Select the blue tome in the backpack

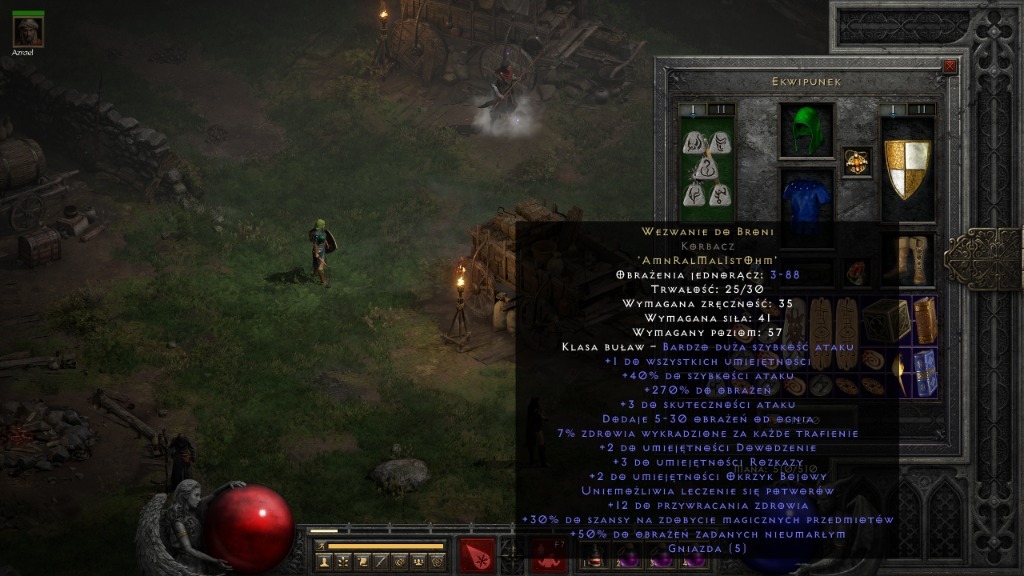point(925,372)
